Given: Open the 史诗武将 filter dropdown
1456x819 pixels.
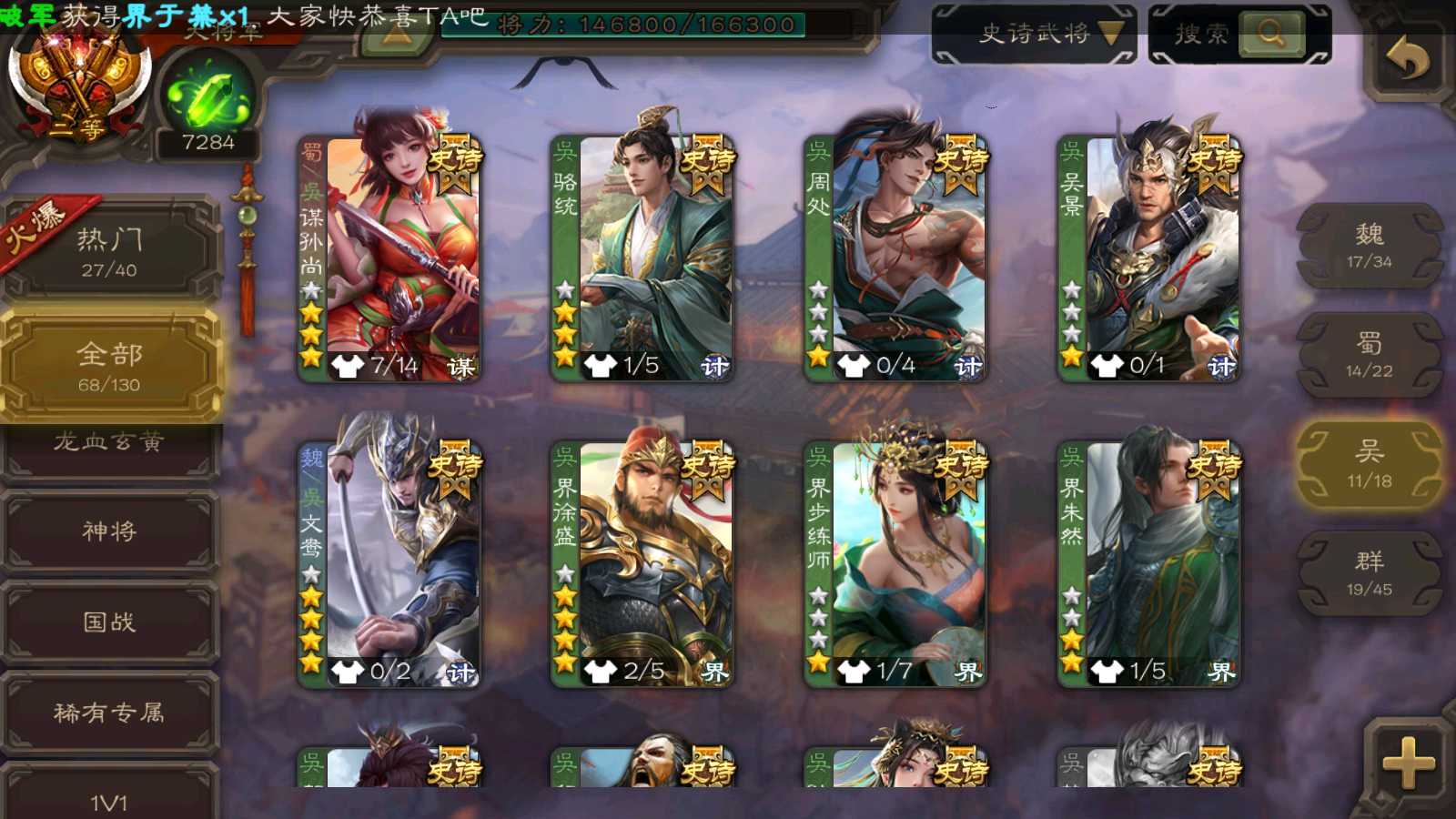Looking at the screenshot, I should tap(1034, 35).
